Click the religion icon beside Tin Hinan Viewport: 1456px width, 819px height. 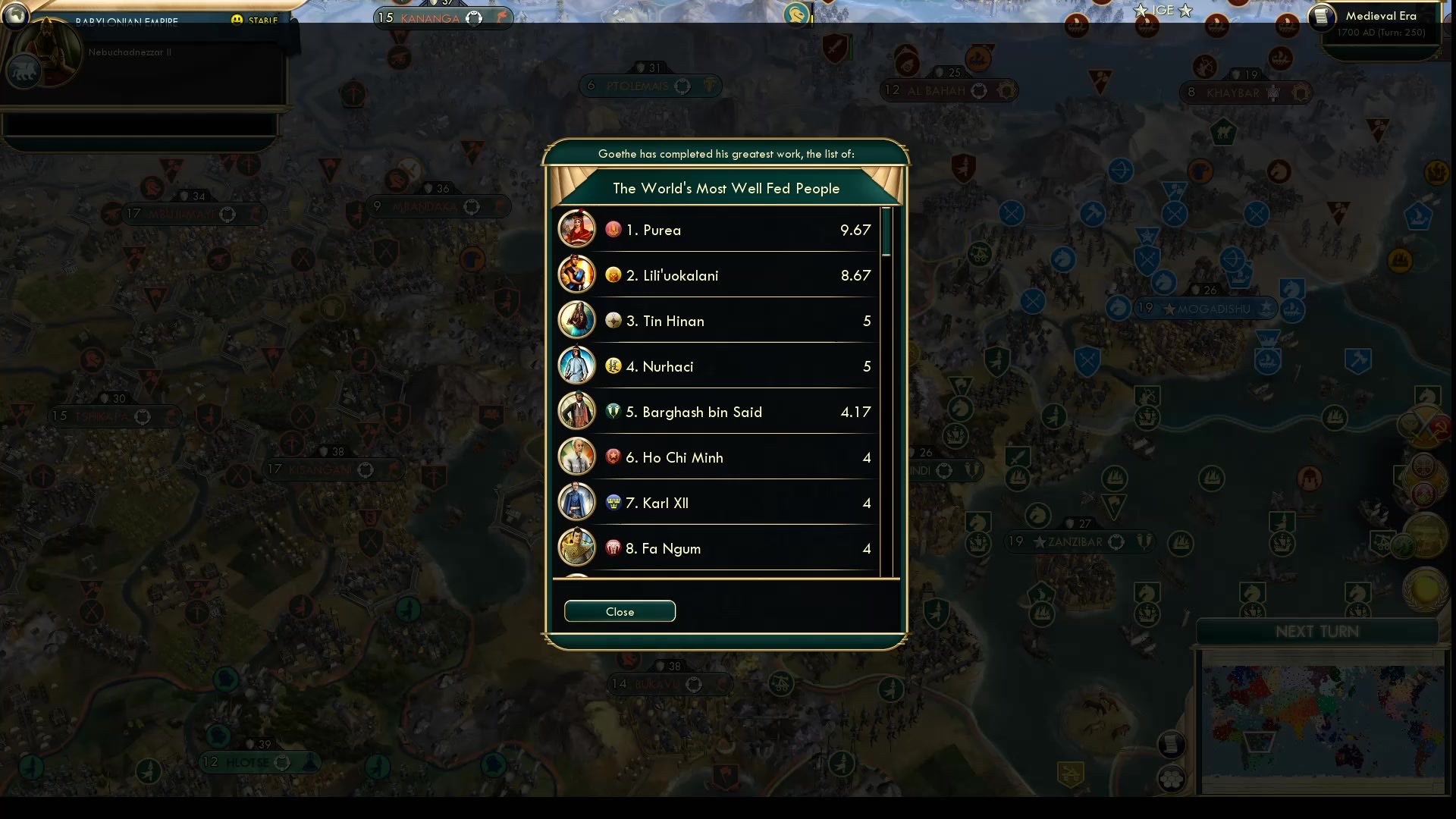(613, 320)
